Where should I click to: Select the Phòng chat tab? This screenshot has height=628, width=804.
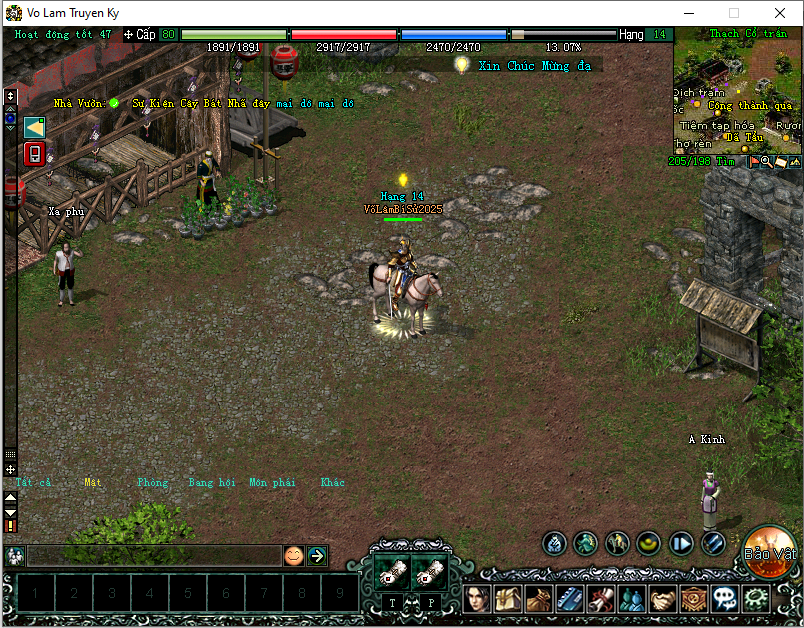(x=153, y=482)
